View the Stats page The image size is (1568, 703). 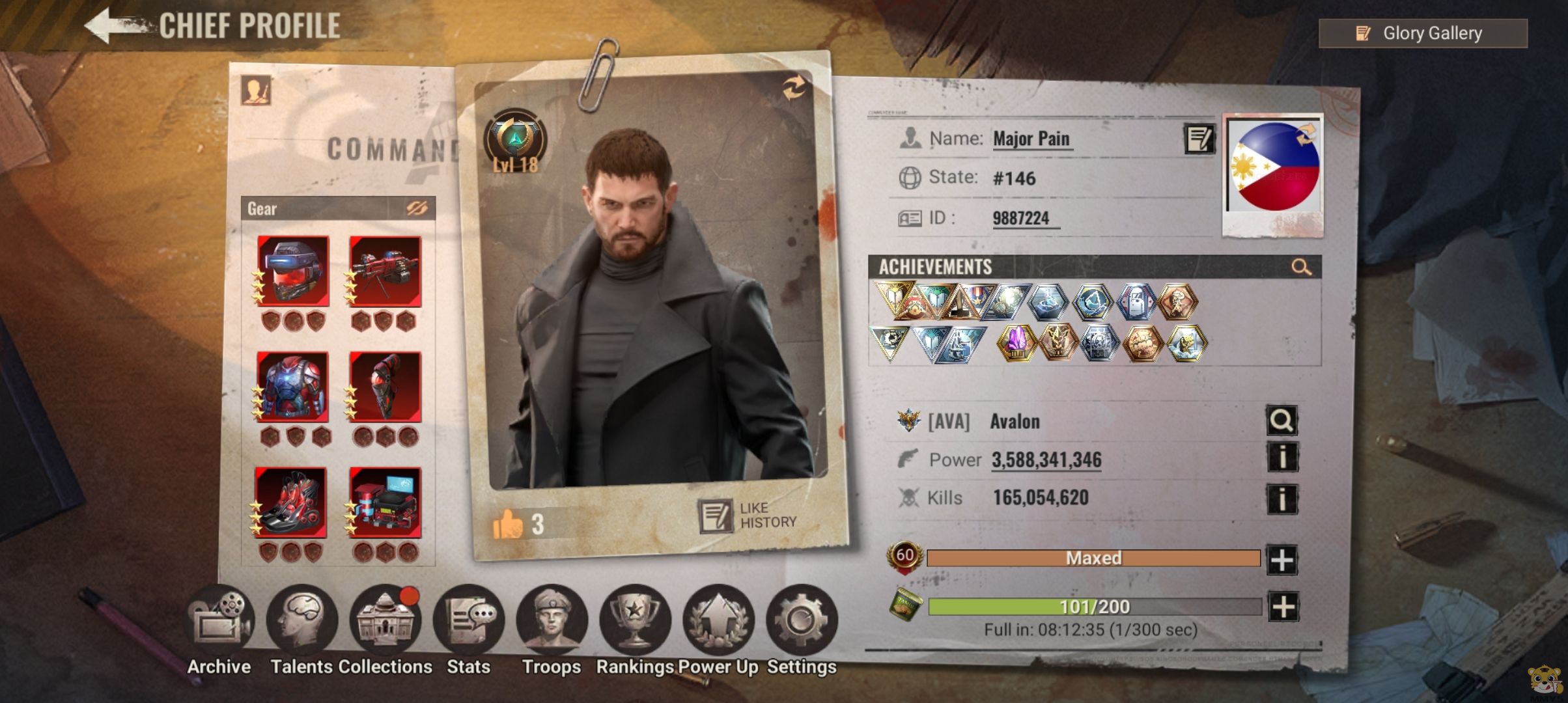(x=468, y=619)
